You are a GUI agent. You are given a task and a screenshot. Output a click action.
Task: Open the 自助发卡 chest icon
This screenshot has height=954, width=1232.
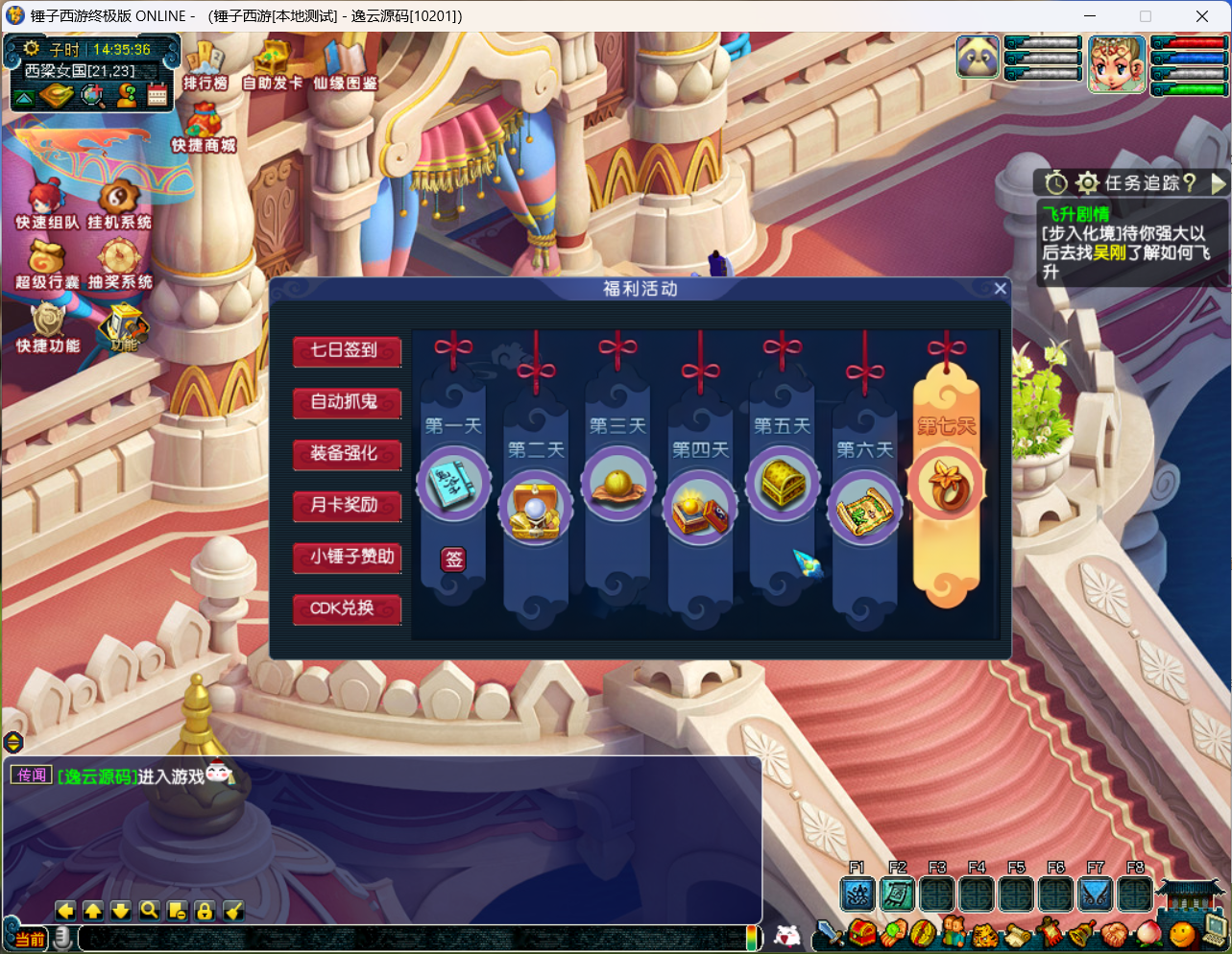pos(272,66)
